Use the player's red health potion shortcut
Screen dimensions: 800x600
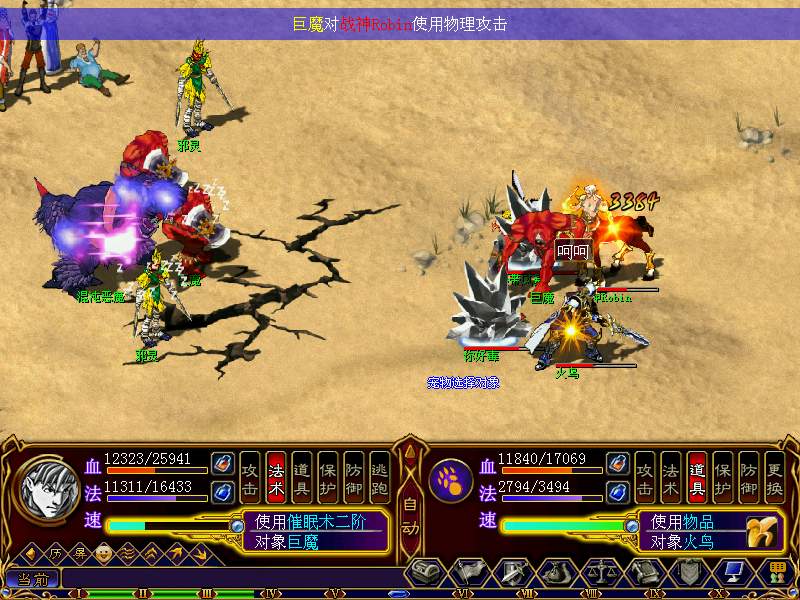pos(222,464)
